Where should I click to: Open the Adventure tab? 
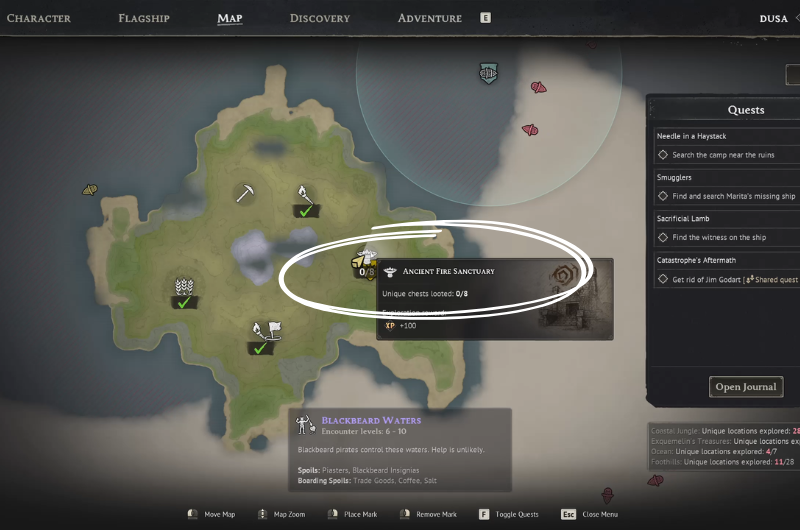pos(430,18)
